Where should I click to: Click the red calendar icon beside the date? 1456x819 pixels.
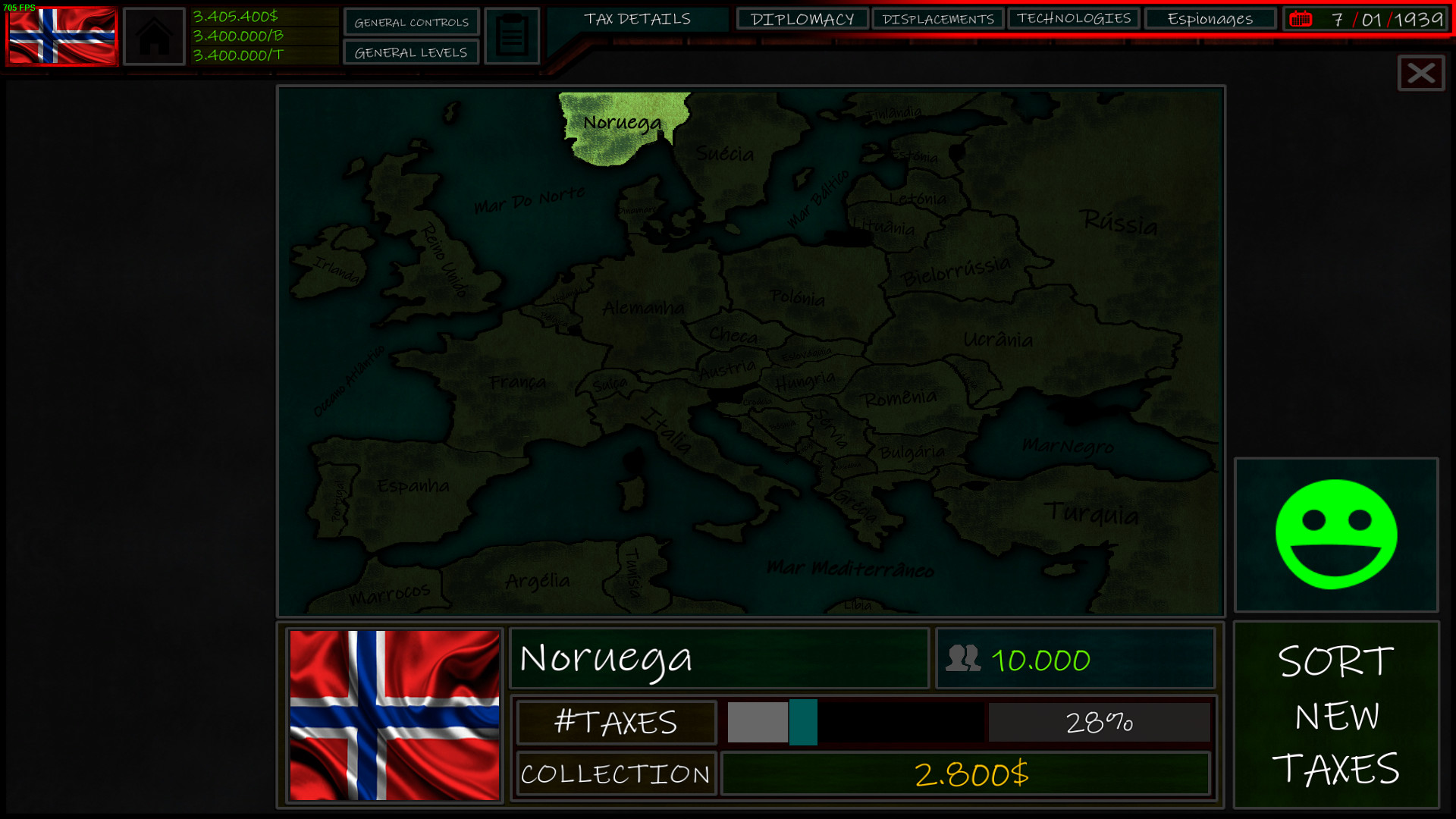pos(1302,18)
